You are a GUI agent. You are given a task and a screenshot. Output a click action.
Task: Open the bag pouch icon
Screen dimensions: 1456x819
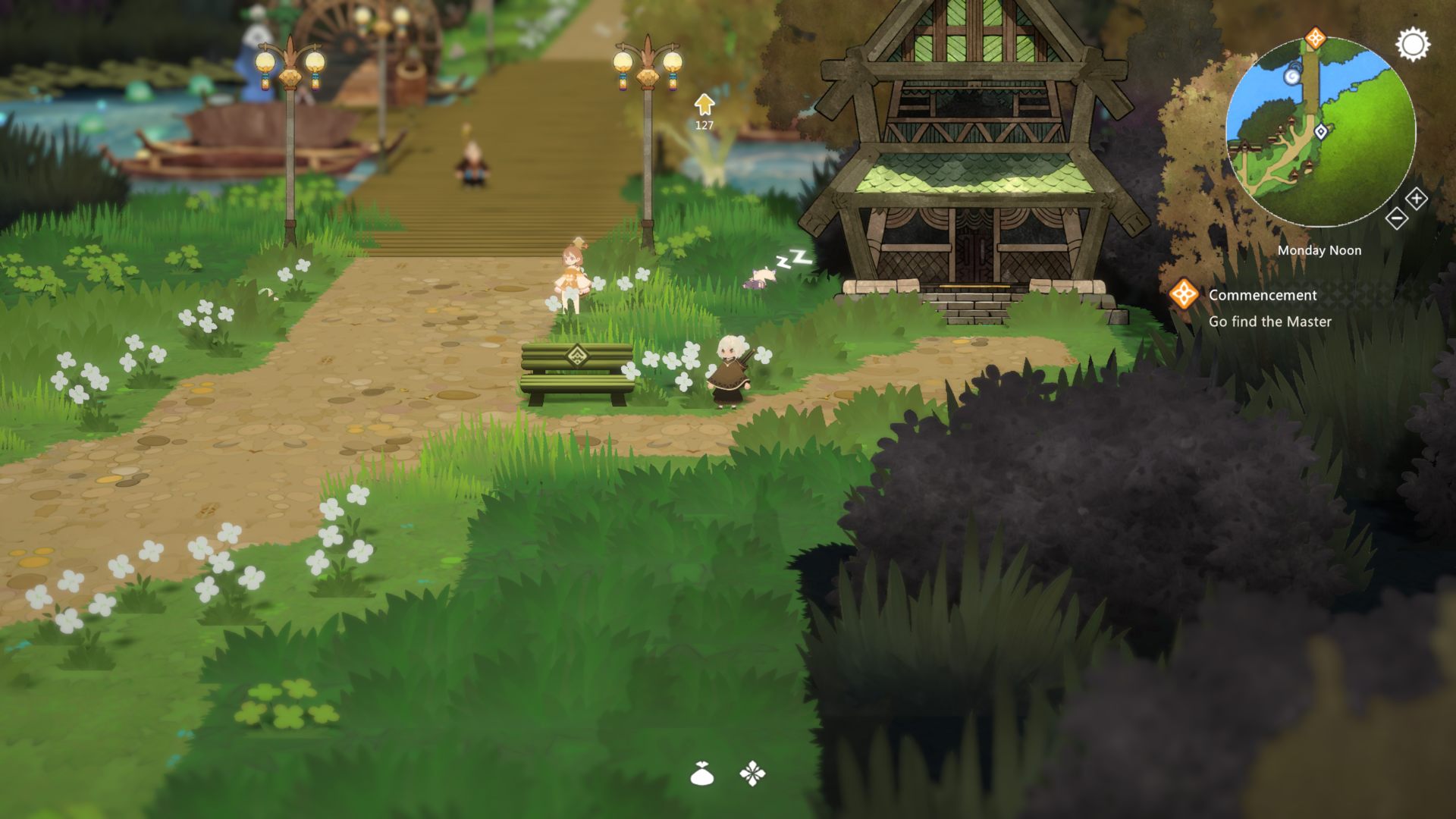tap(702, 774)
